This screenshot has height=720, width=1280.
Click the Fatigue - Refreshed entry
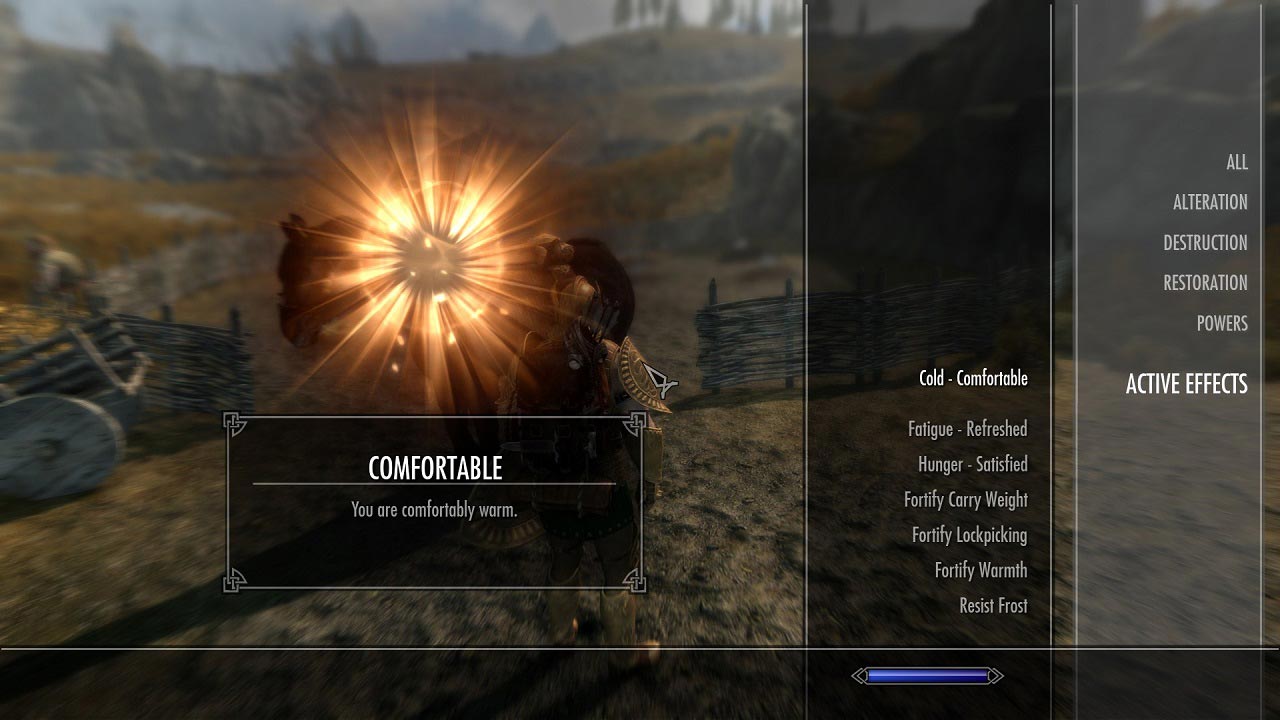(965, 428)
